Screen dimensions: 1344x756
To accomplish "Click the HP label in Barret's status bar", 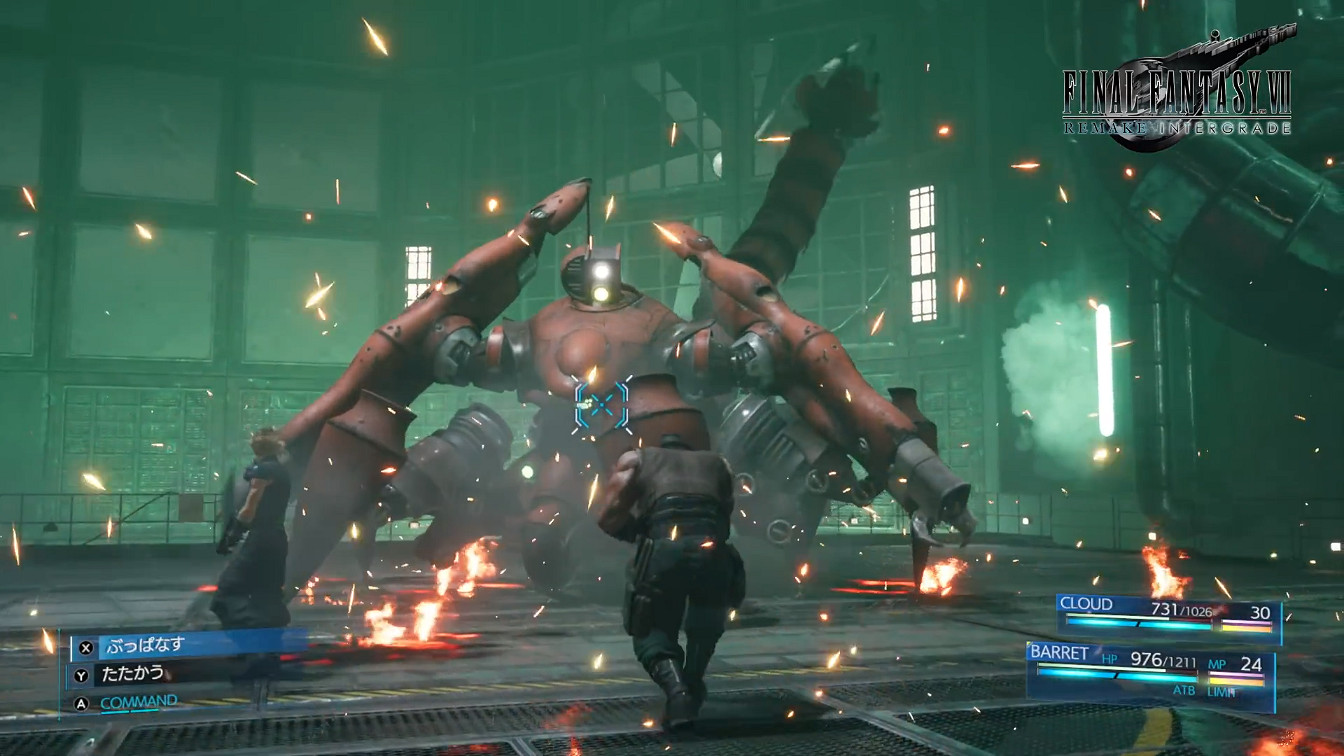I will (x=1109, y=659).
